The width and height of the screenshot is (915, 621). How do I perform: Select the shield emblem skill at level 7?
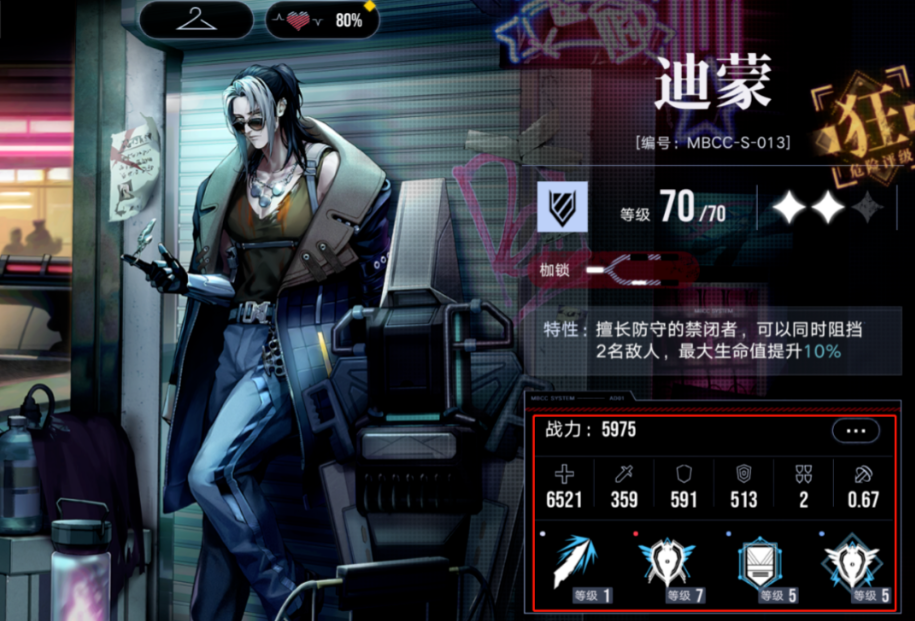coord(669,565)
